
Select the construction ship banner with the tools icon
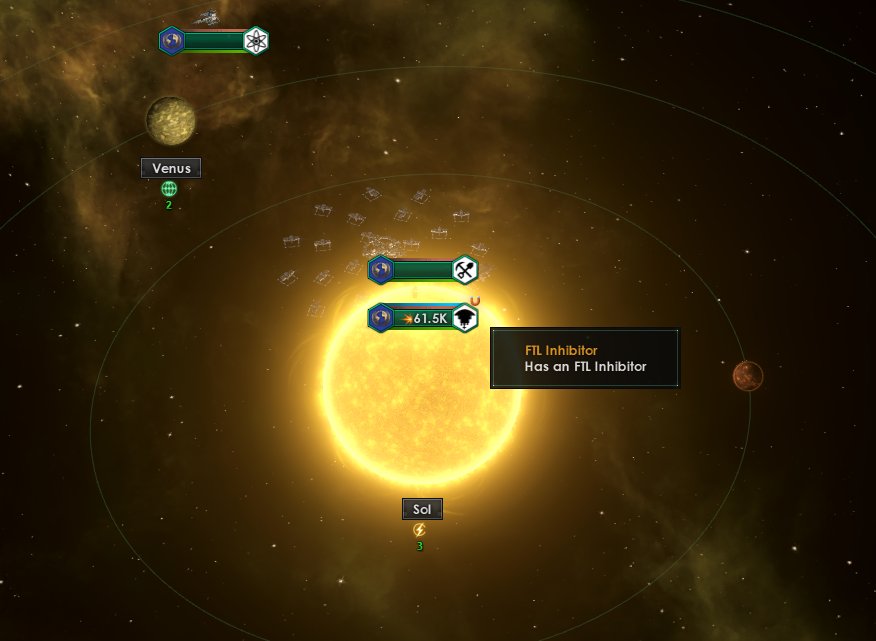[423, 270]
